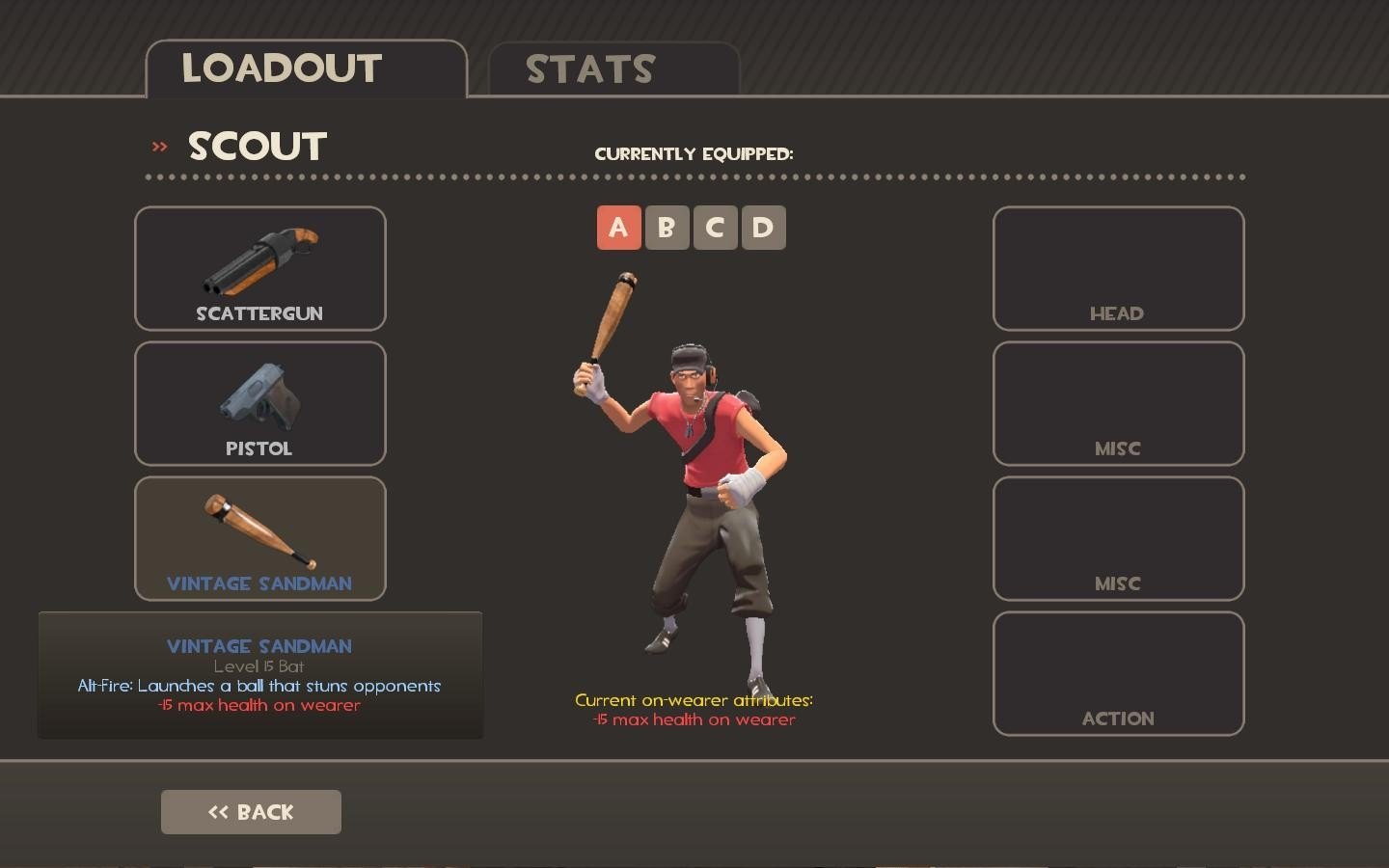Open the Scattergun primary weapon slot
Viewport: 1389px width, 868px height.
pos(260,269)
